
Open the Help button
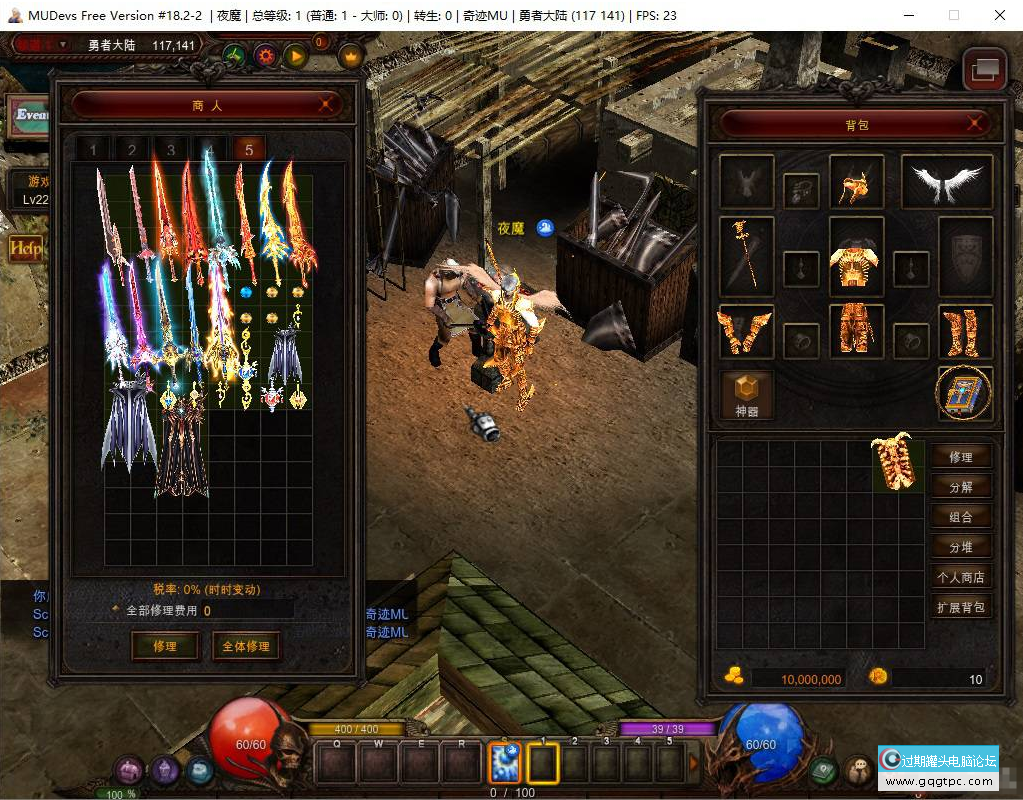point(25,248)
